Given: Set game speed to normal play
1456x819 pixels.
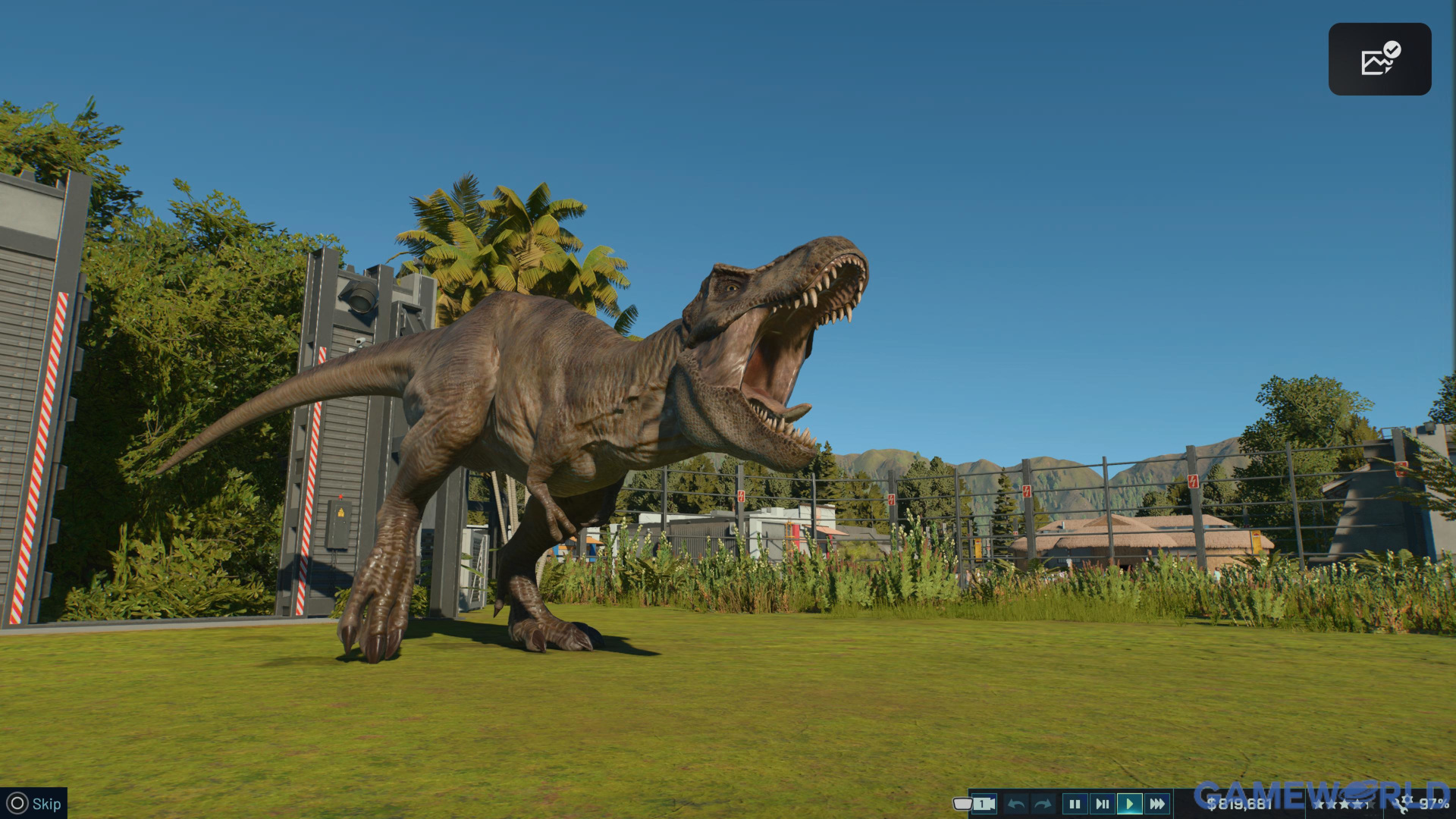Looking at the screenshot, I should click(x=1129, y=804).
